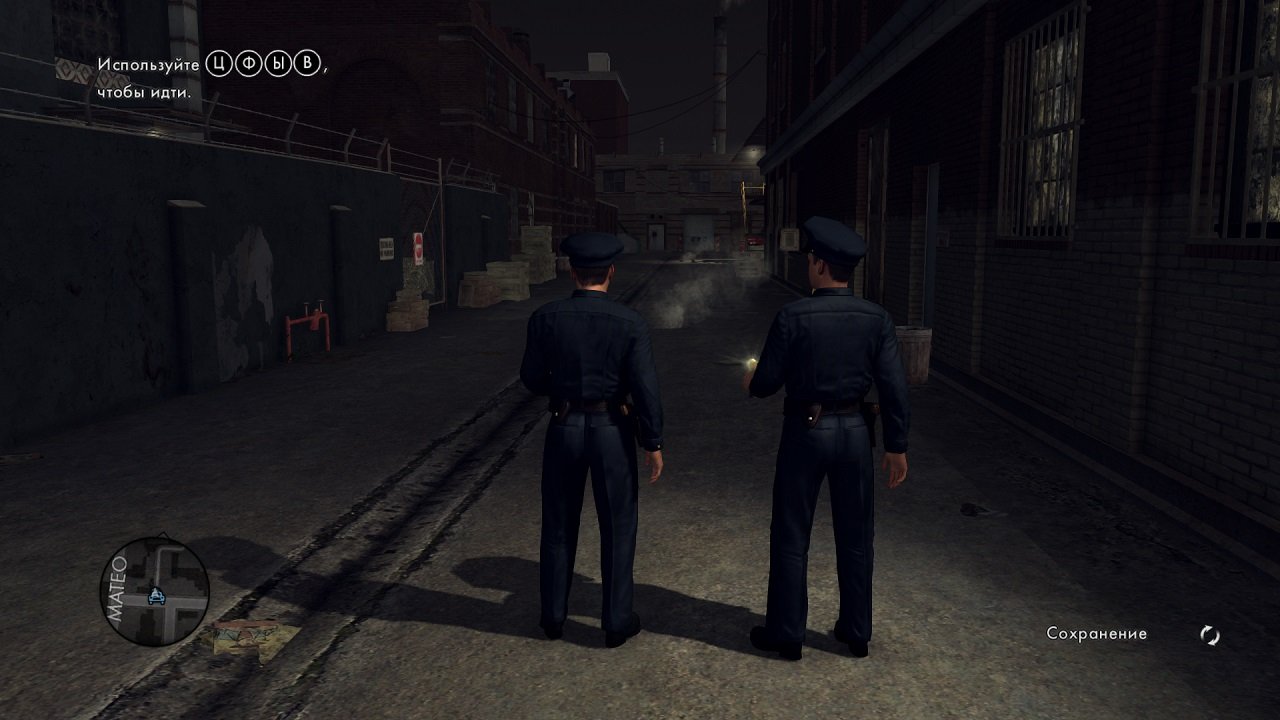1280x720 pixels.
Task: Click the saving spinner icon
Action: (x=1208, y=634)
